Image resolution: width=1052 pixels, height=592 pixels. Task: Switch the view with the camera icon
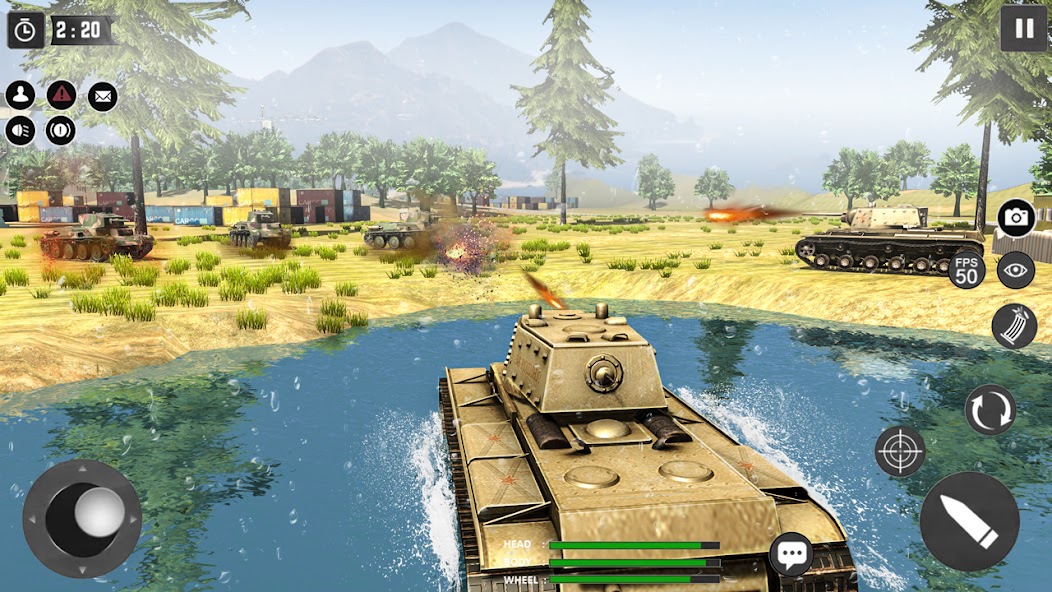1016,218
